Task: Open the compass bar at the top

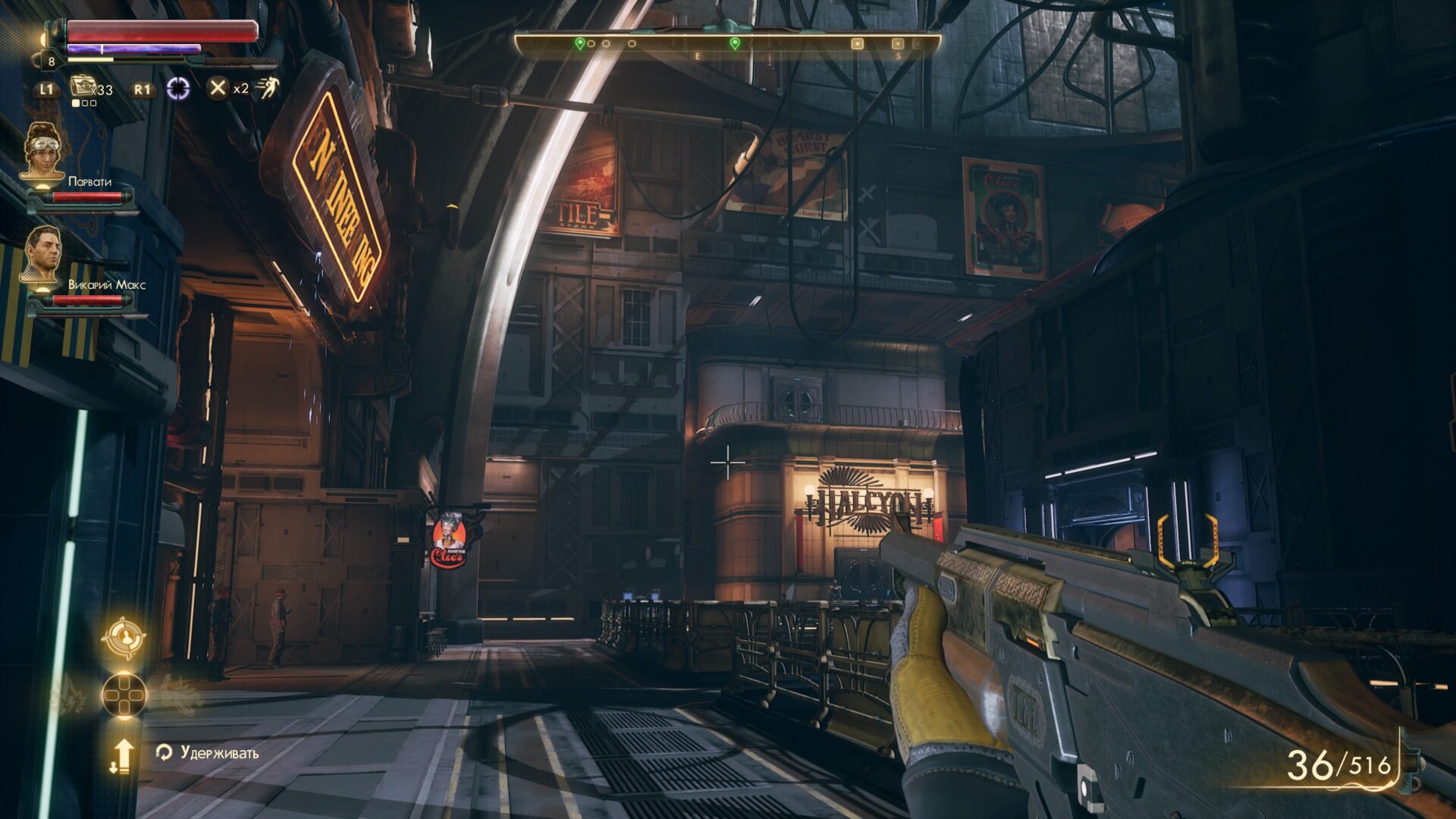Action: 726,44
